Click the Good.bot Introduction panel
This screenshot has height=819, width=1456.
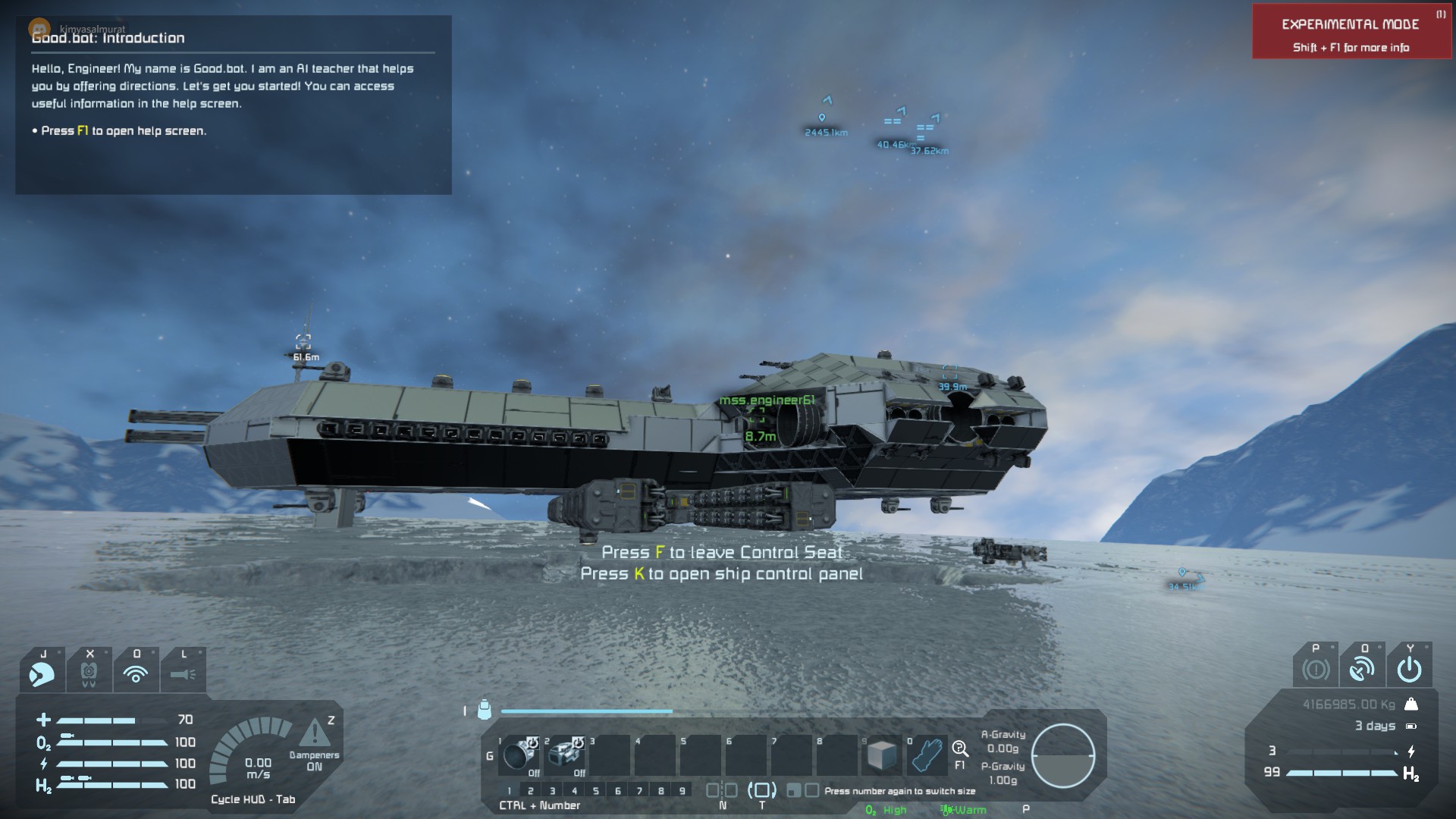[x=234, y=105]
